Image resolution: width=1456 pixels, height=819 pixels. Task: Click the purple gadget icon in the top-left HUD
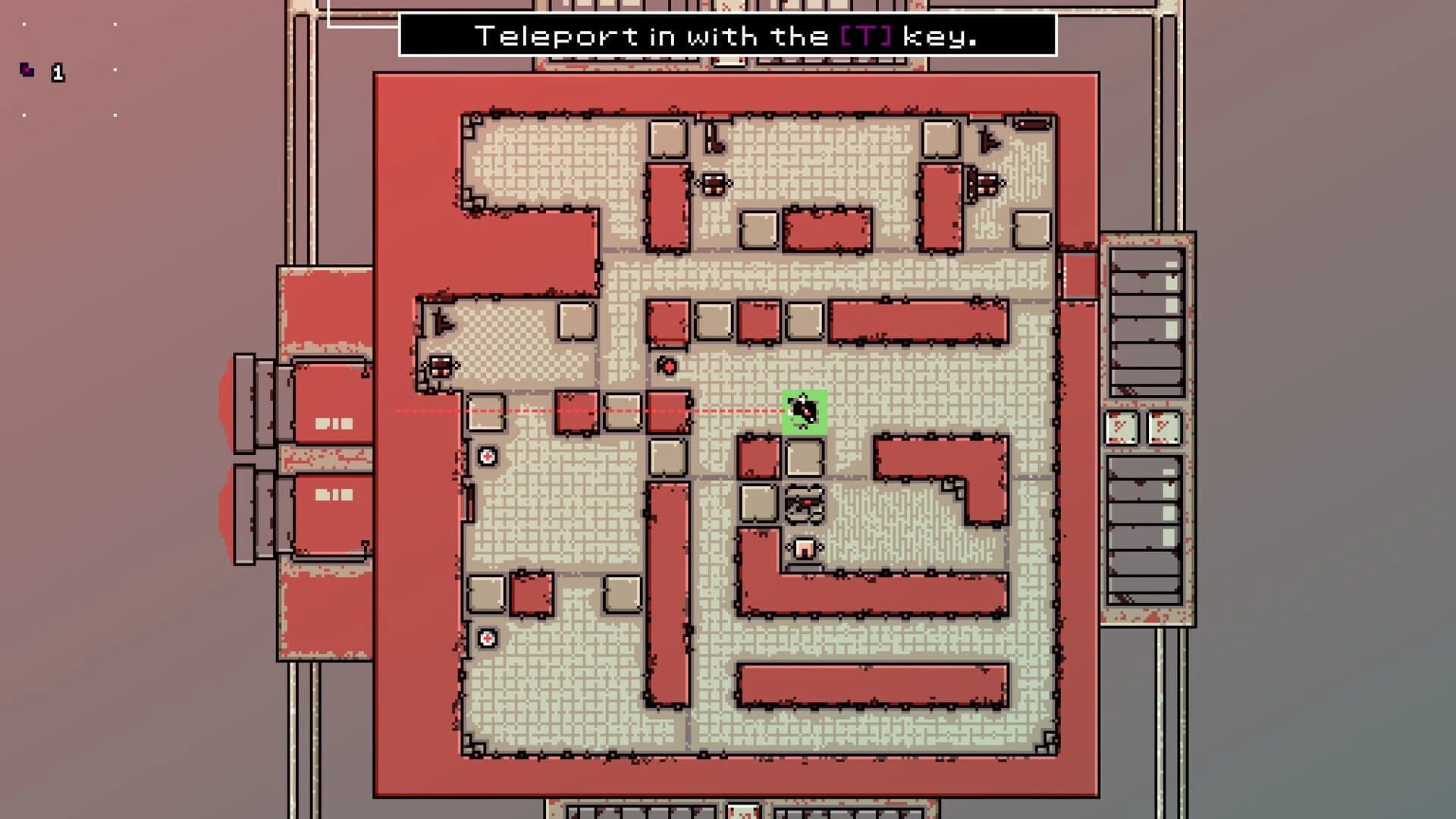point(28,69)
